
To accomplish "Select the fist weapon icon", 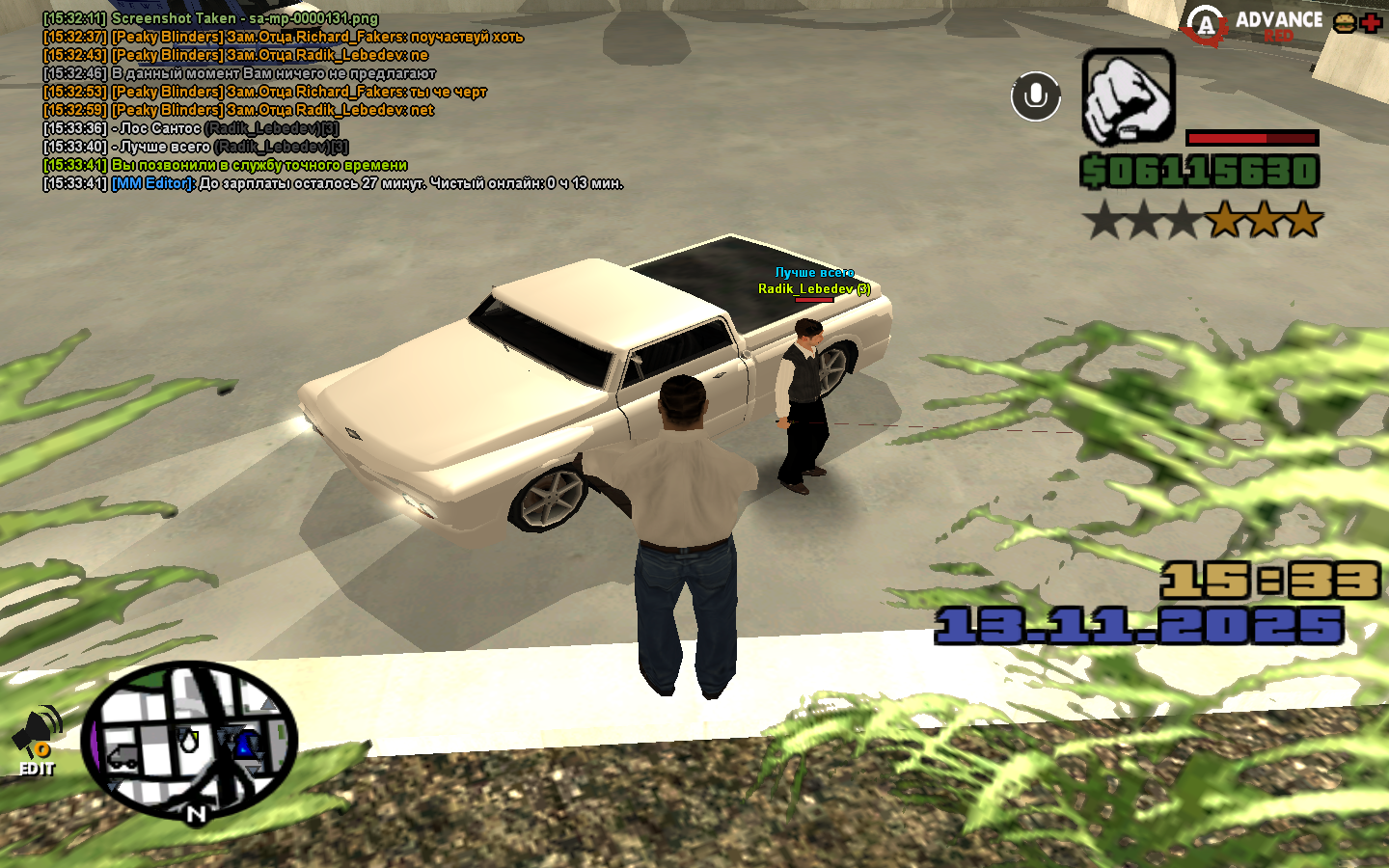I will tap(1128, 96).
